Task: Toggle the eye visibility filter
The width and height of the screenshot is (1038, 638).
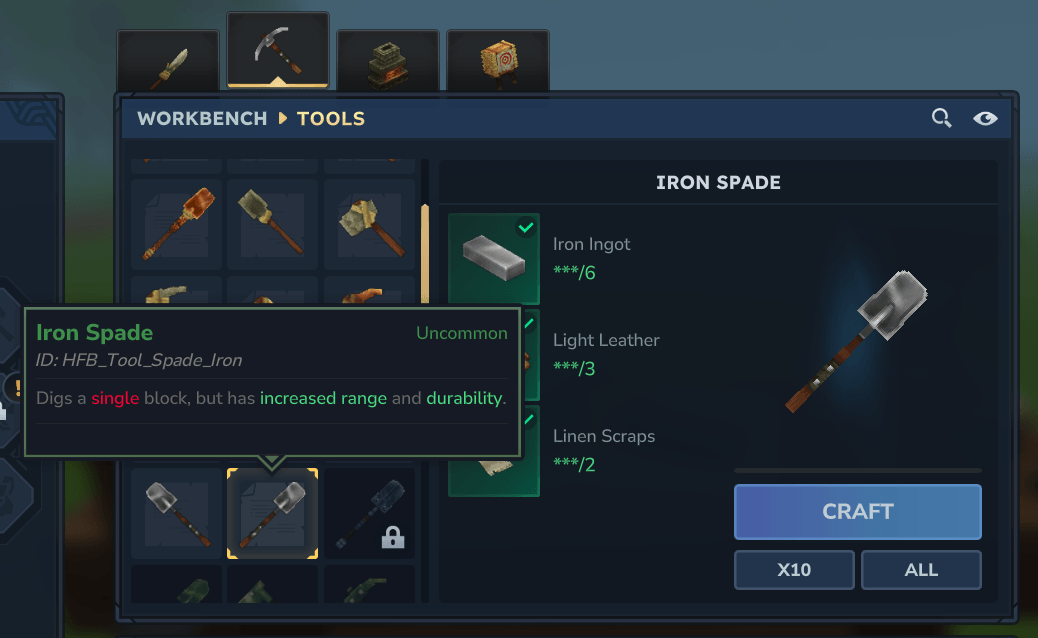Action: pos(985,119)
